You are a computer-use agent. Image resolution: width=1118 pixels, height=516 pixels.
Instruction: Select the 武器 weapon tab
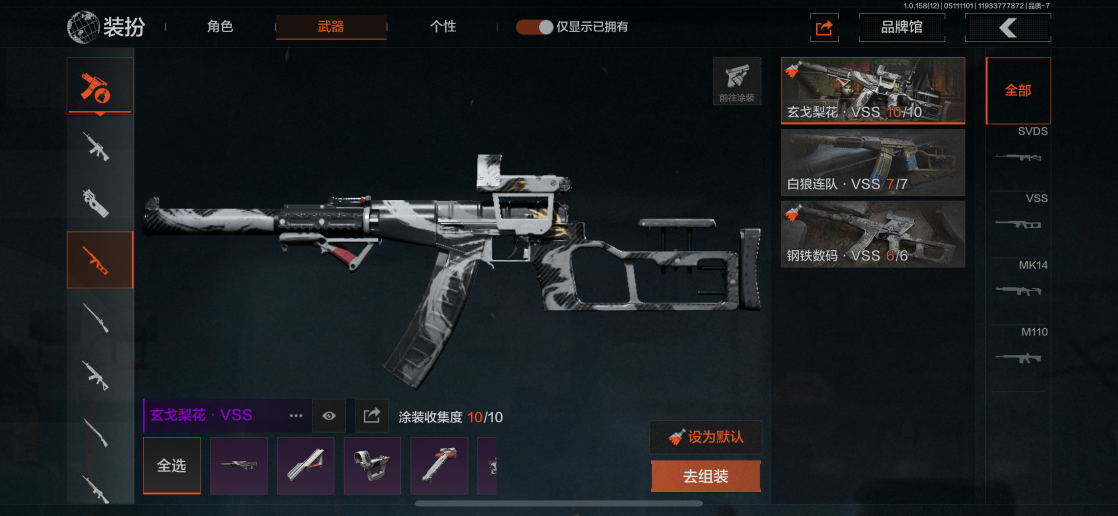[331, 27]
